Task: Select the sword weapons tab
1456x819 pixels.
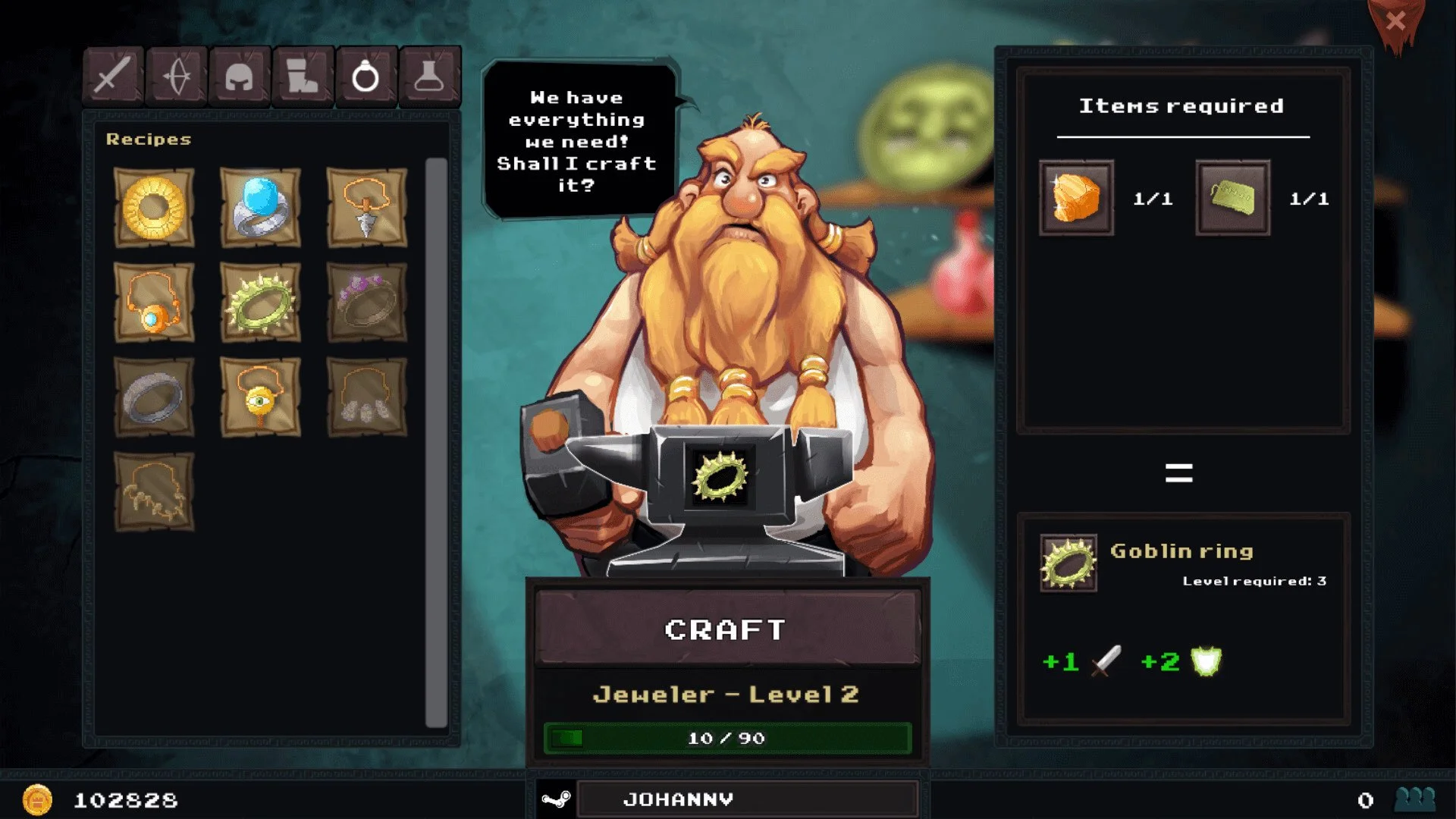Action: pyautogui.click(x=112, y=74)
